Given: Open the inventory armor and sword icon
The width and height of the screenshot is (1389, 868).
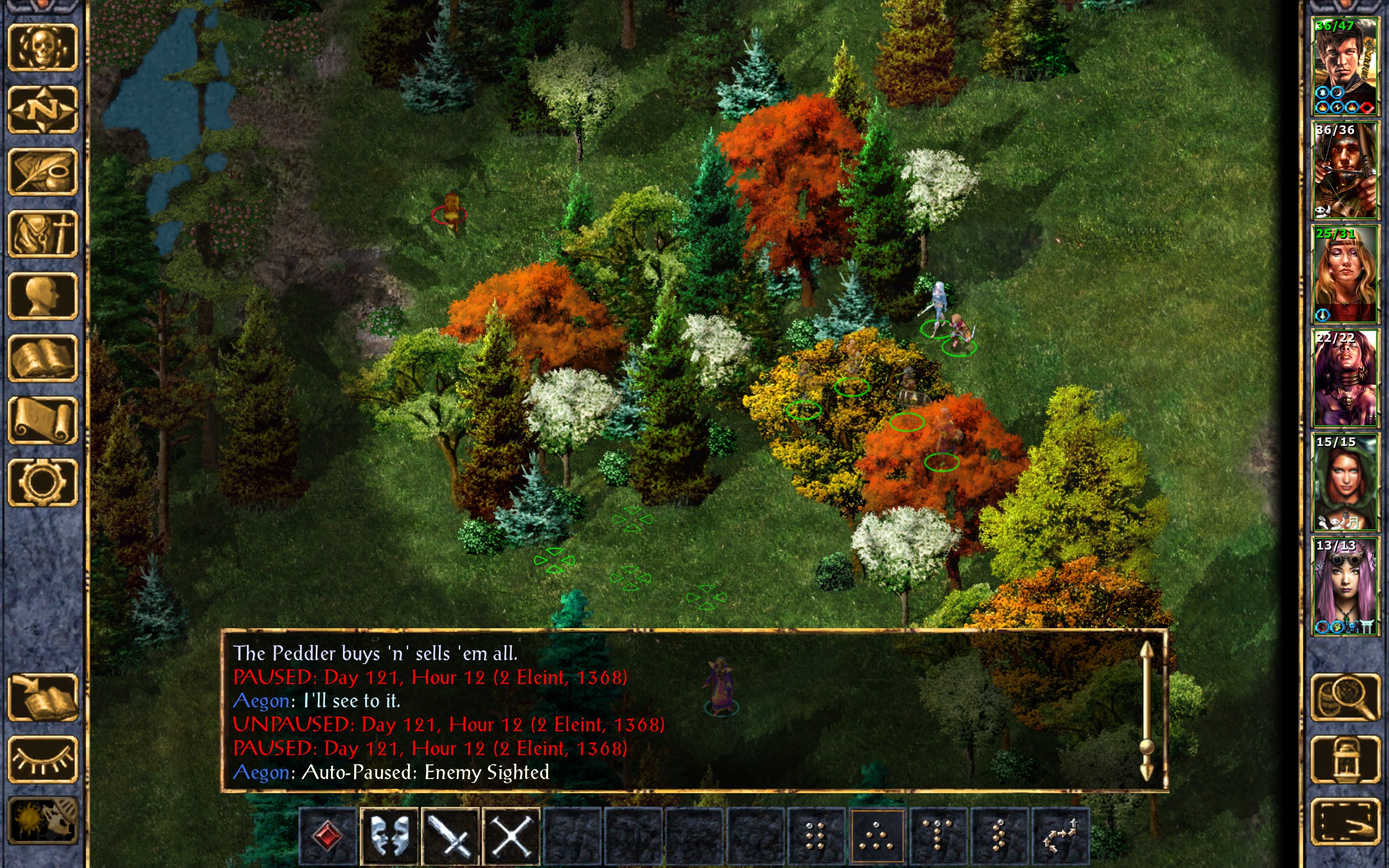Looking at the screenshot, I should click(x=42, y=234).
